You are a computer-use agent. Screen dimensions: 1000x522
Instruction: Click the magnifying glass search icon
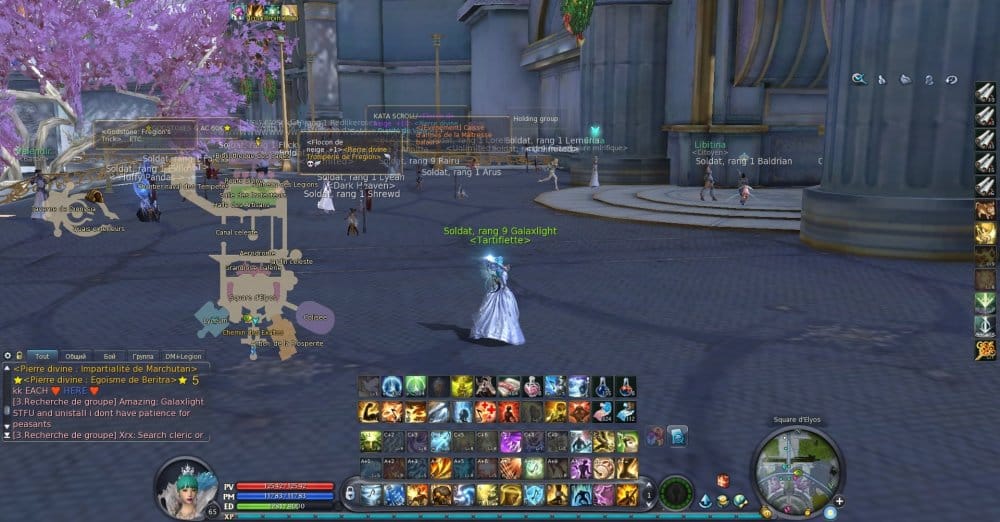click(859, 79)
